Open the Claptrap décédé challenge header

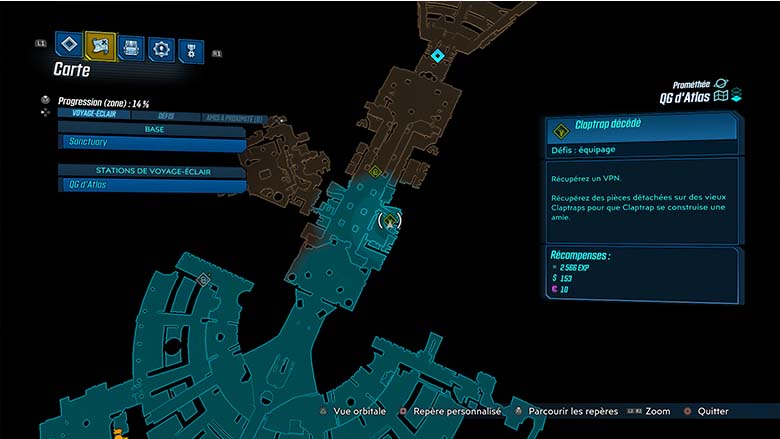(x=641, y=126)
